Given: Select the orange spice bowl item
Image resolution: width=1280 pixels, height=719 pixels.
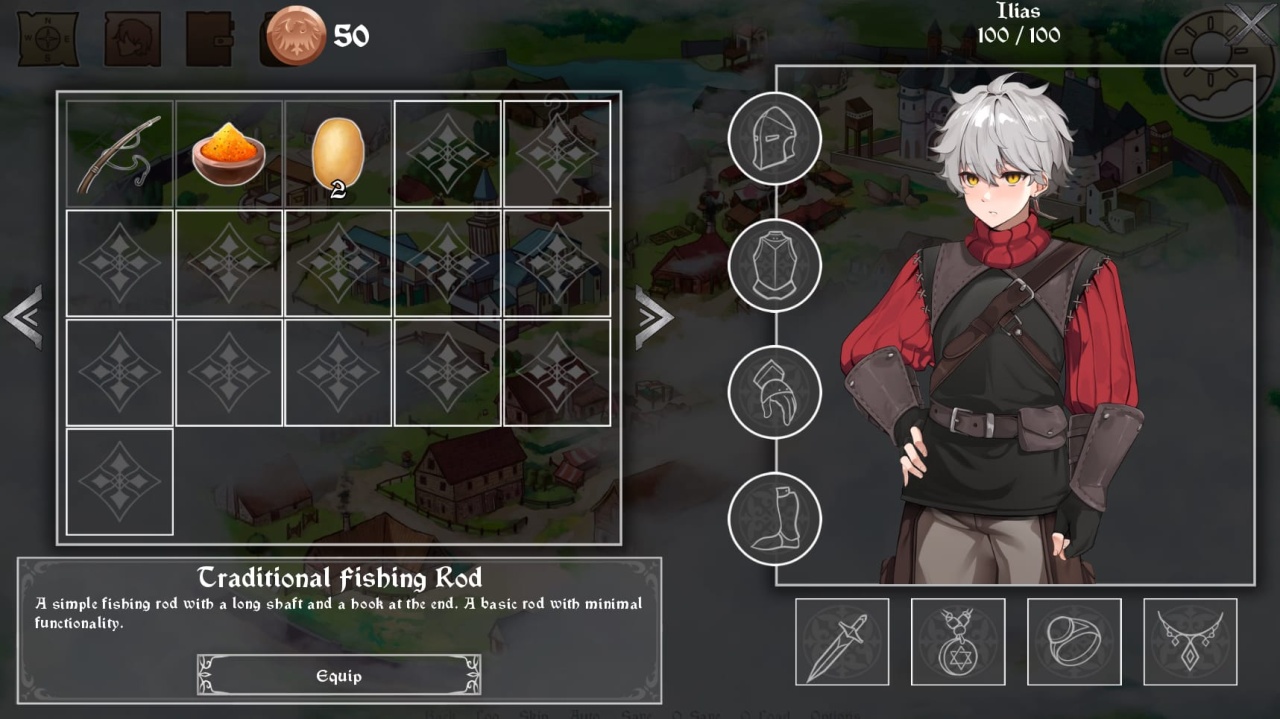Looking at the screenshot, I should (229, 154).
